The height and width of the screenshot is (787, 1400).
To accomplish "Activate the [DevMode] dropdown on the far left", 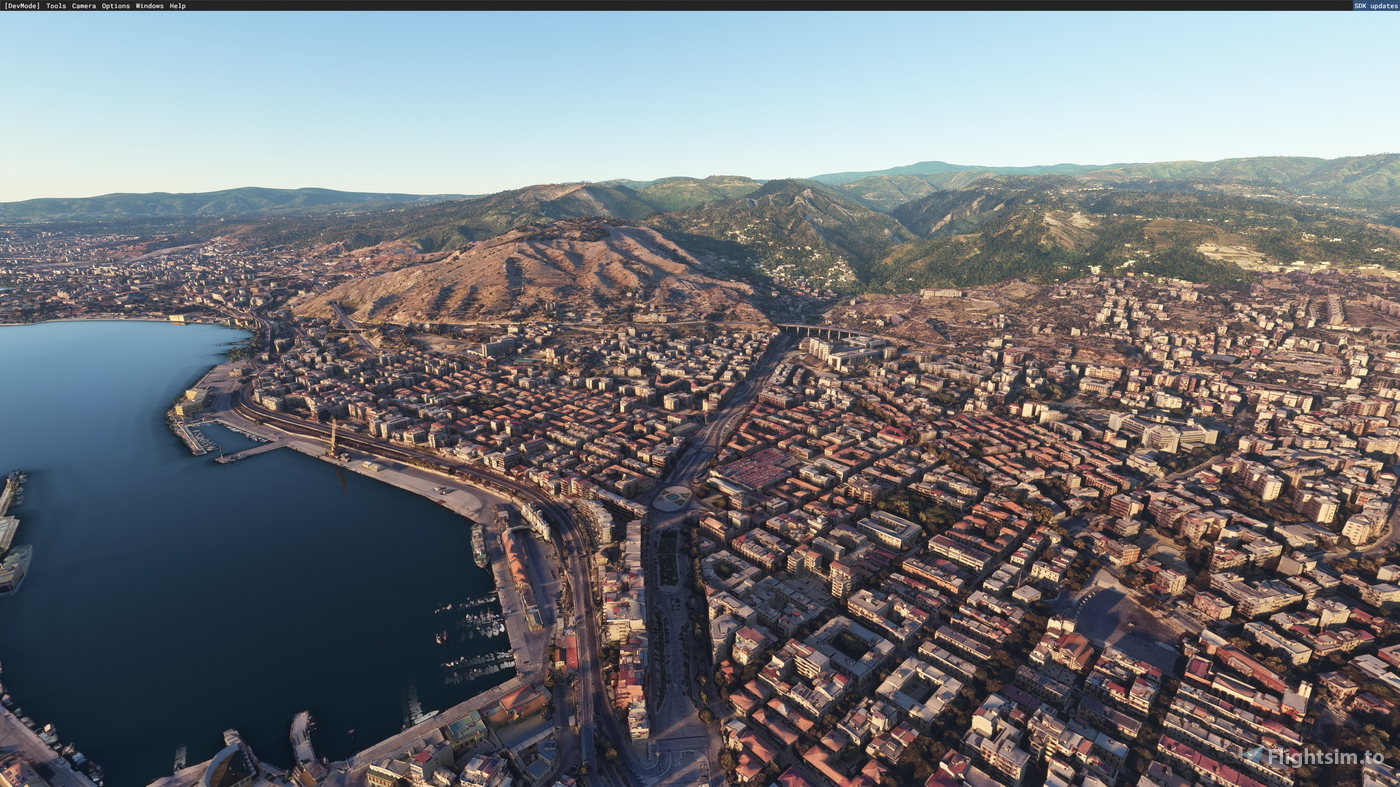I will [x=22, y=5].
